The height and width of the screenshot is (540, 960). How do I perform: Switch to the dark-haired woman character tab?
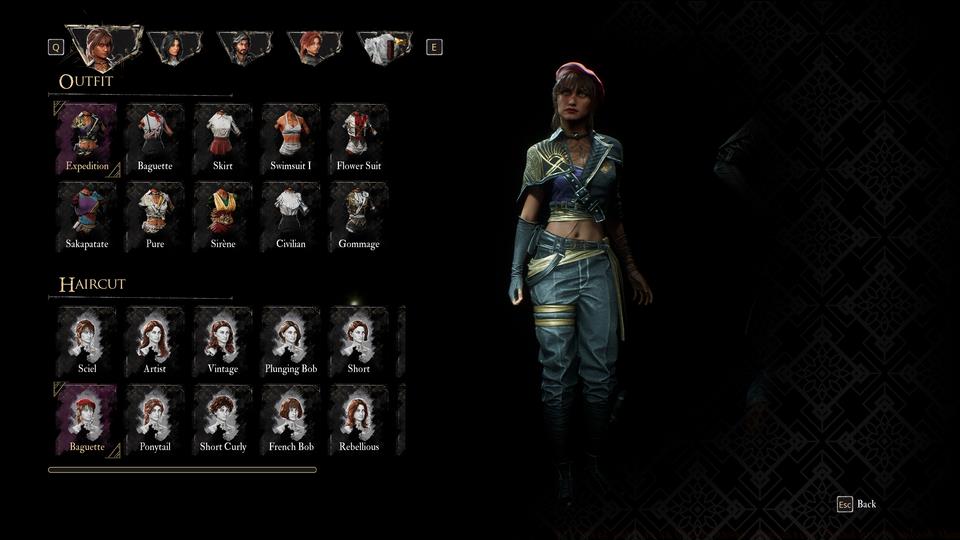[x=174, y=47]
